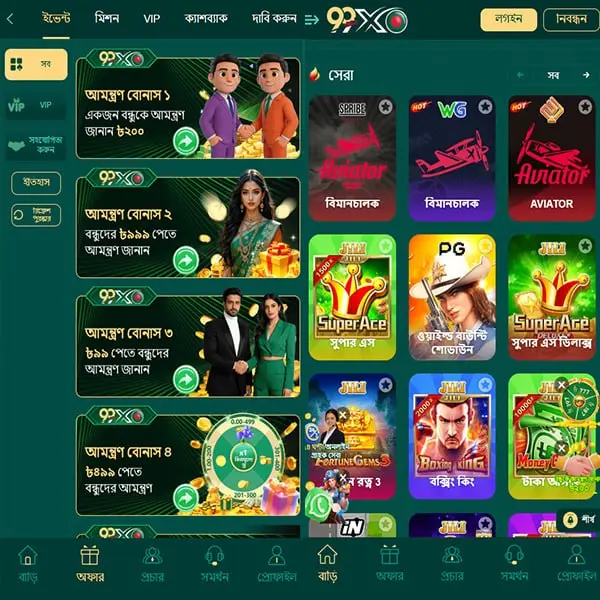Screen dimensions: 600x600
Task: Select the দাবি করুন tab
Action: coord(273,19)
